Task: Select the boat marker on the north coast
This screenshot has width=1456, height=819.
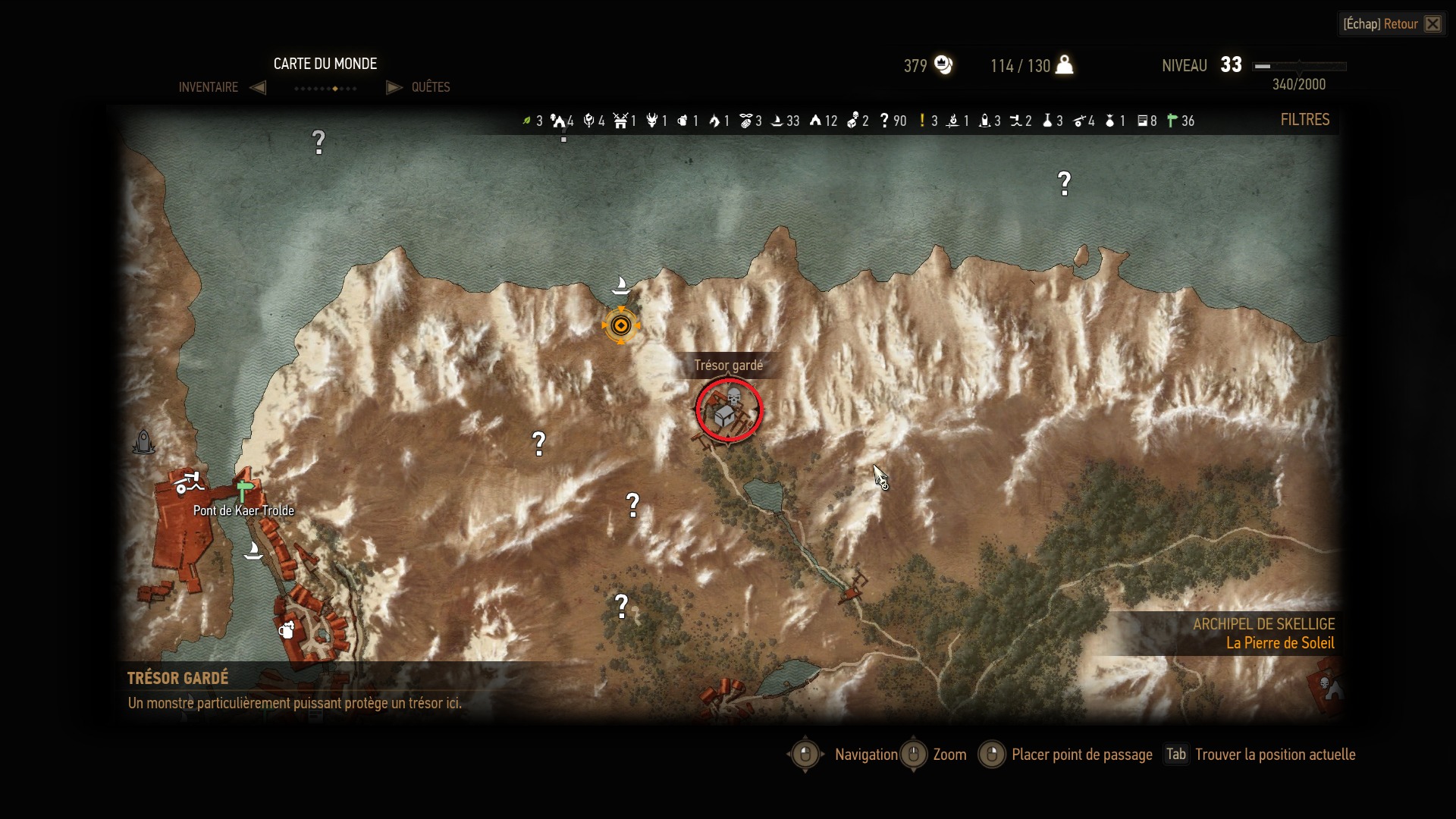Action: click(621, 285)
